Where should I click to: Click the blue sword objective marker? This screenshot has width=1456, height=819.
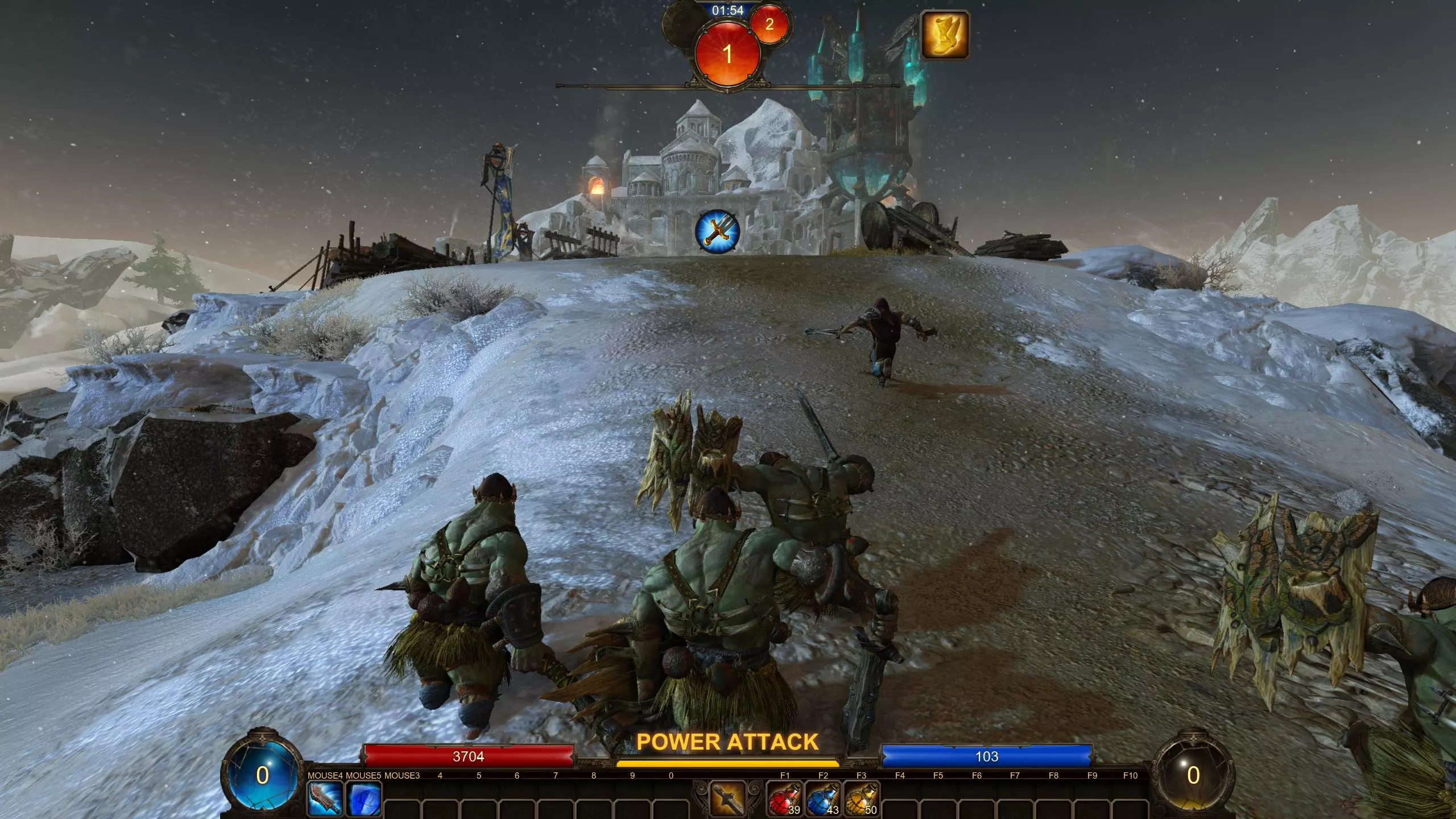point(717,231)
